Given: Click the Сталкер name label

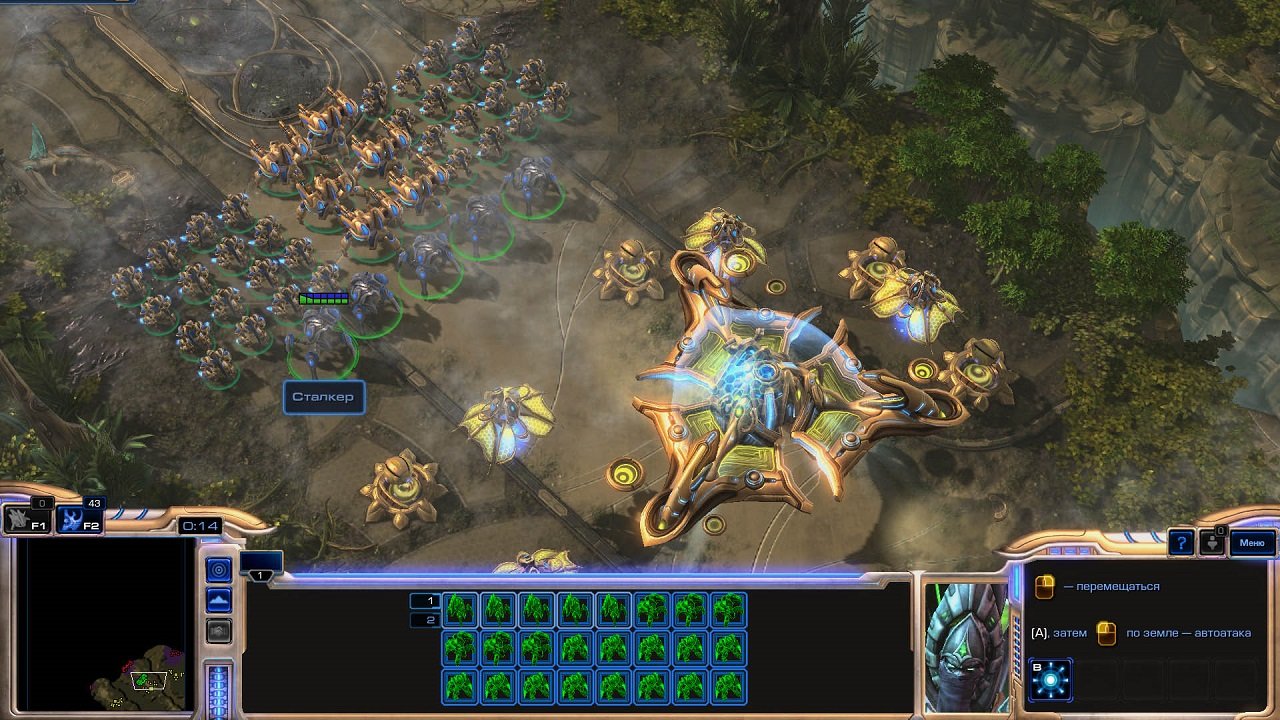Looking at the screenshot, I should pos(323,396).
